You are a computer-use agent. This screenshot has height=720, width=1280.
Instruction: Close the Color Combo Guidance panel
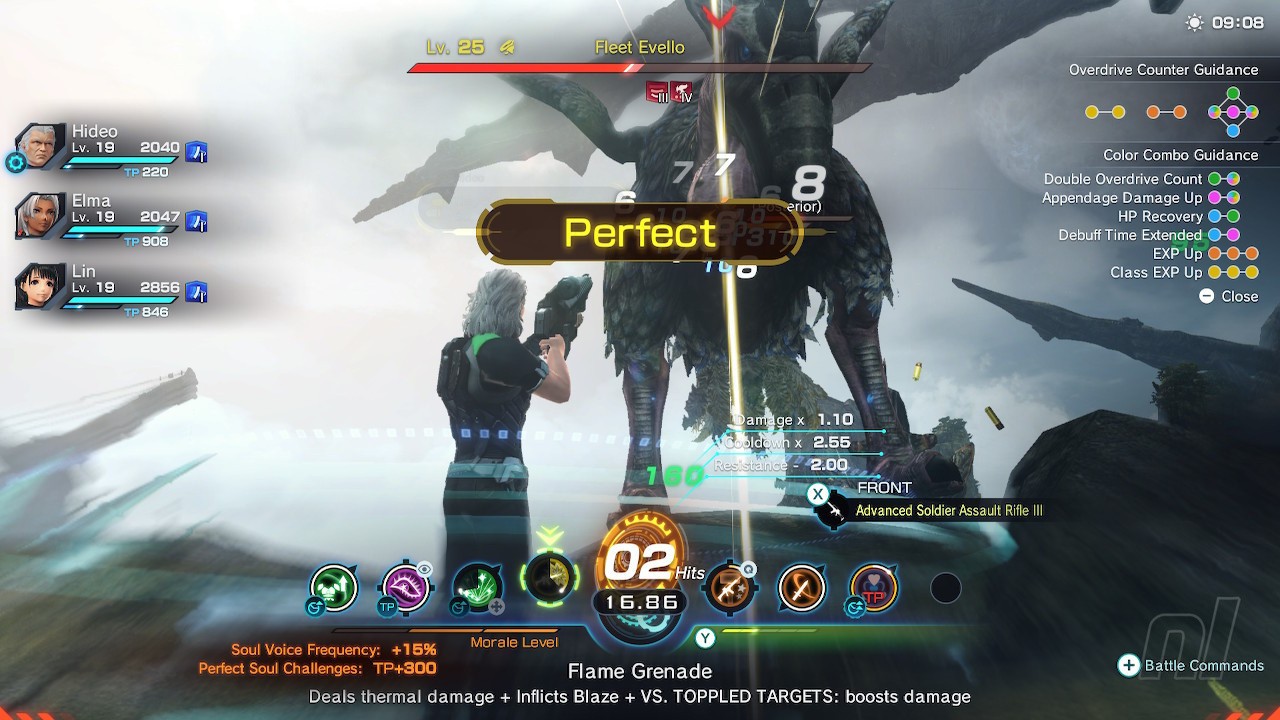[1229, 296]
